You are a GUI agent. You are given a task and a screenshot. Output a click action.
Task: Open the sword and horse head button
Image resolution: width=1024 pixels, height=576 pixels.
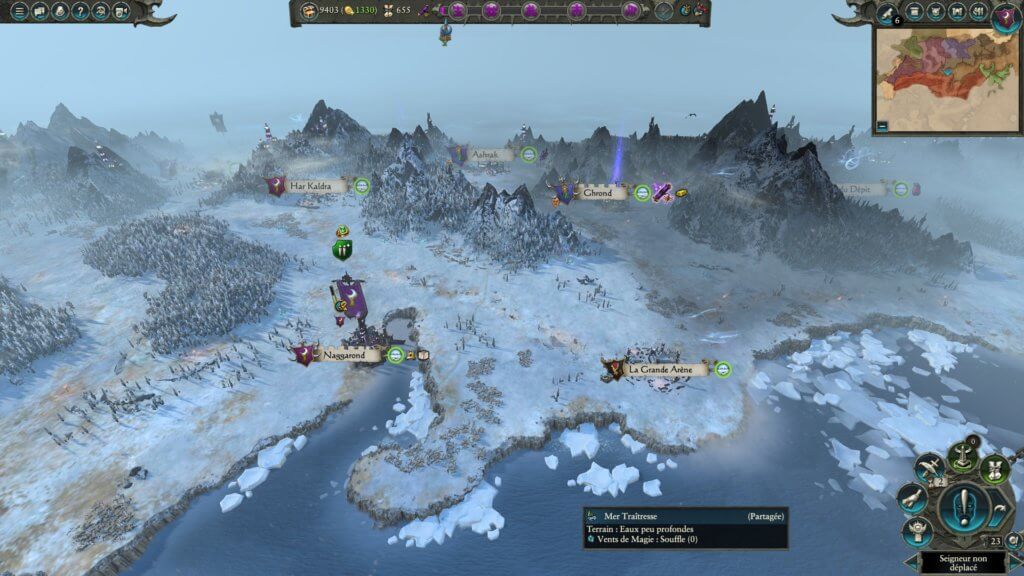tap(929, 465)
